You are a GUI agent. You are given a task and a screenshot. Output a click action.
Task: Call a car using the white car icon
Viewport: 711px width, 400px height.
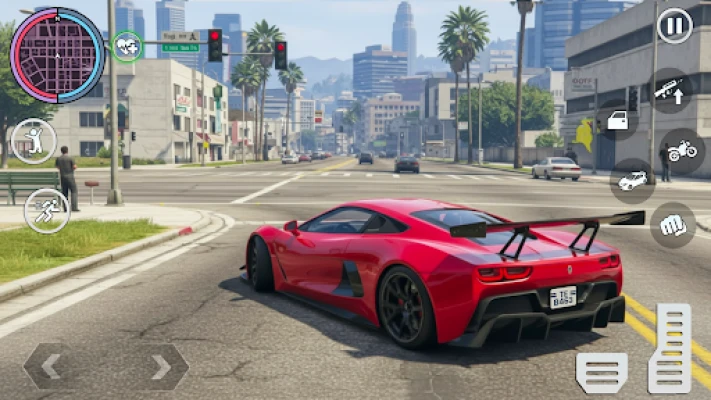(x=632, y=181)
